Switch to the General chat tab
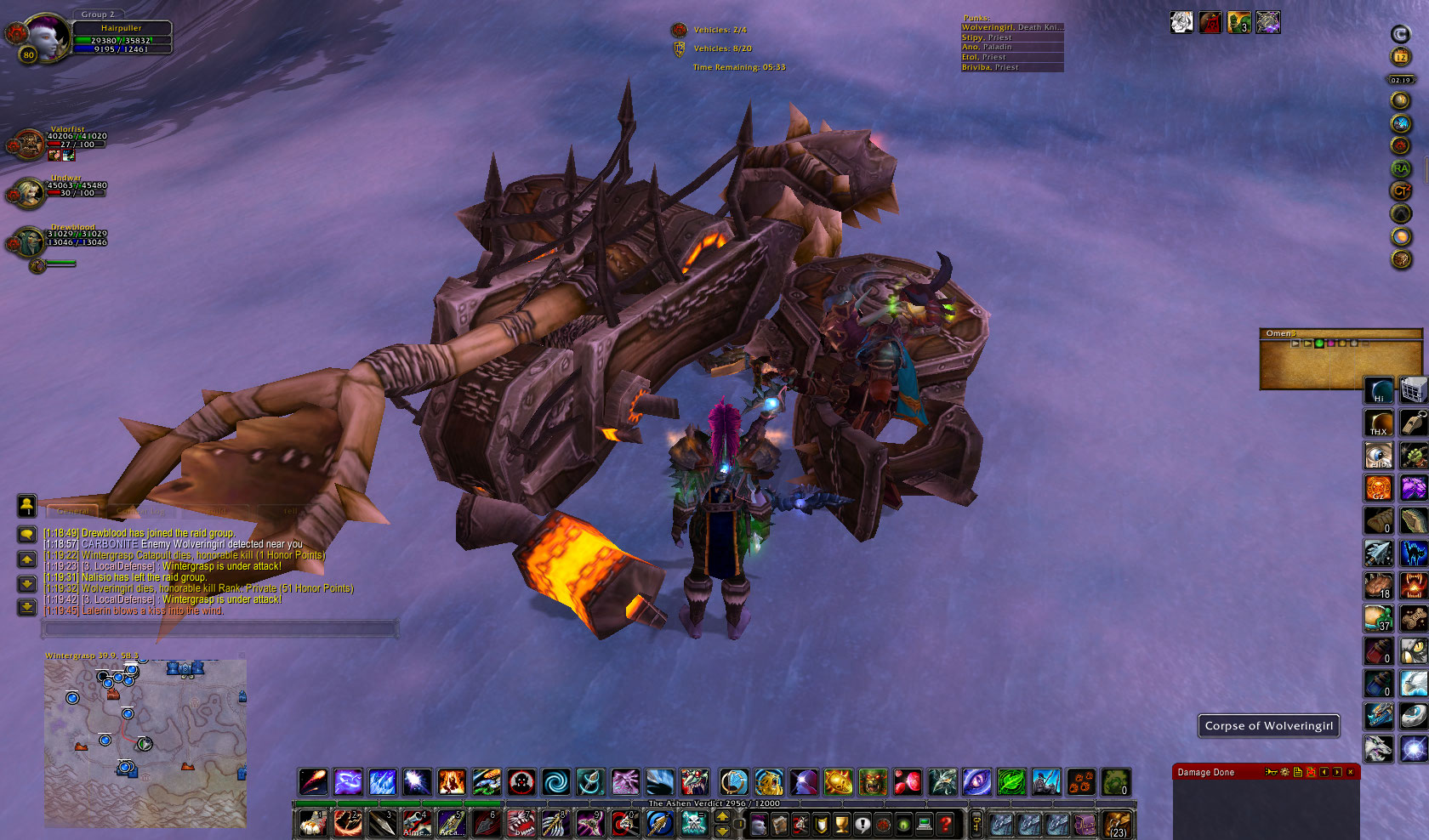 tap(73, 511)
